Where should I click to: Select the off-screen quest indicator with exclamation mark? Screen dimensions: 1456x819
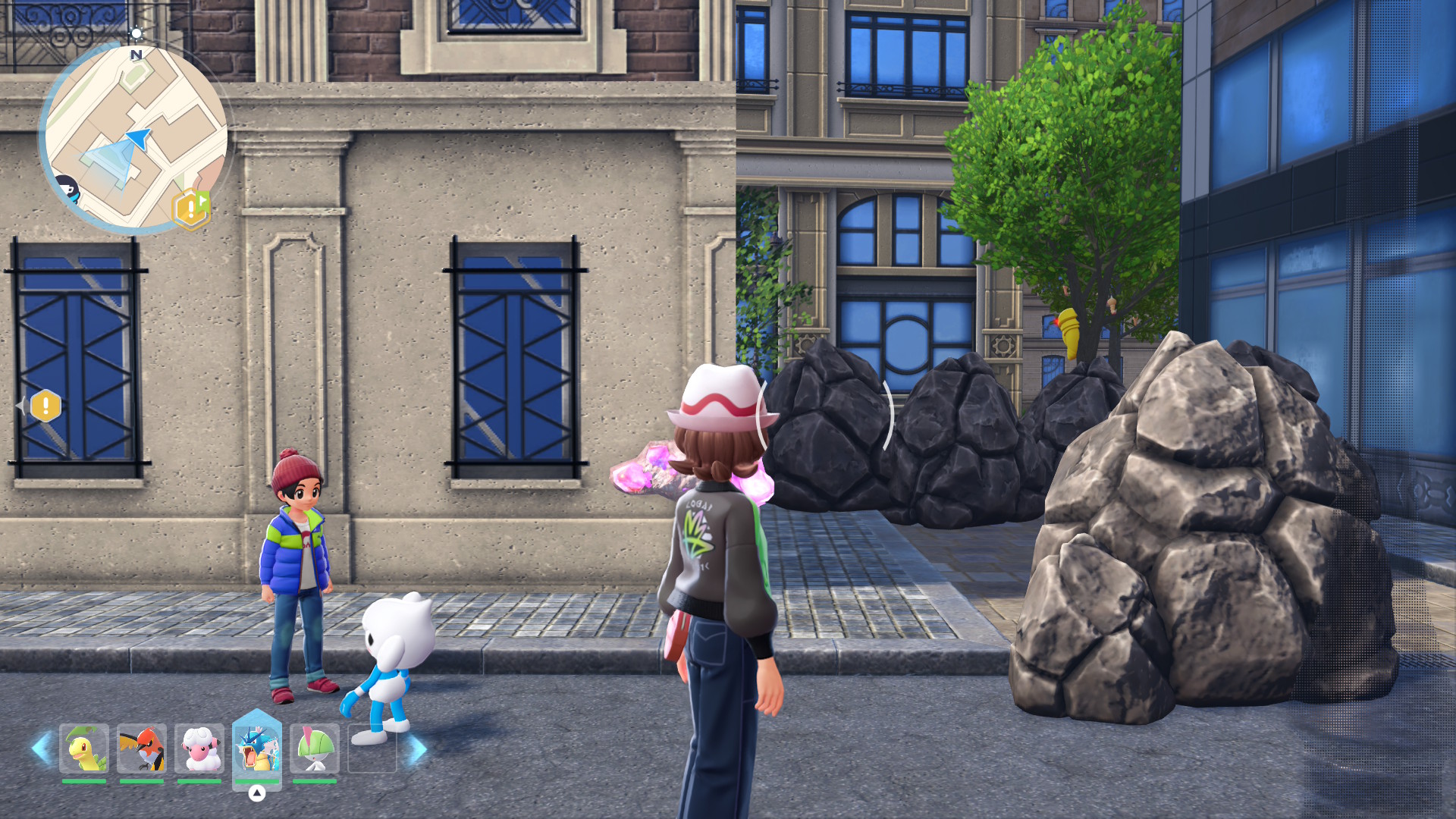45,406
